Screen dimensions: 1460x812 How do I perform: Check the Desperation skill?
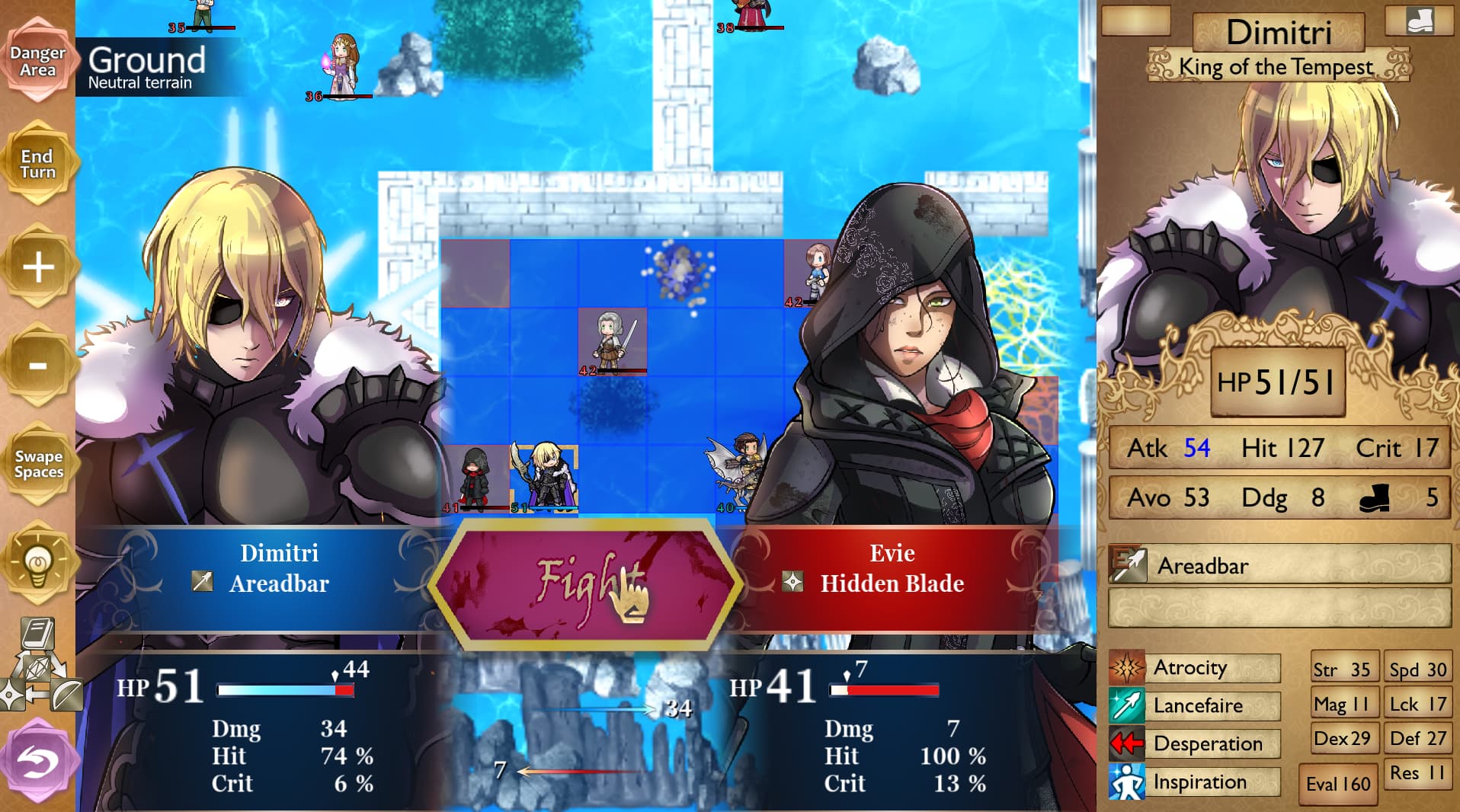pos(1194,744)
